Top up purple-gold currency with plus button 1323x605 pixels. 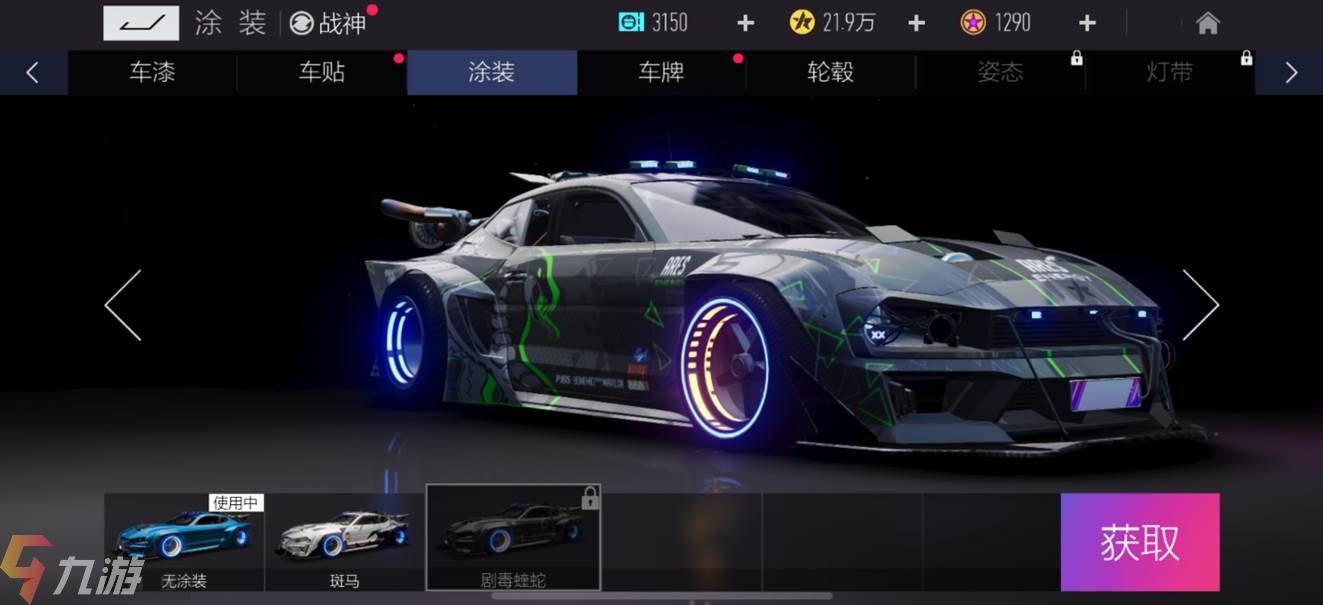click(x=1087, y=23)
